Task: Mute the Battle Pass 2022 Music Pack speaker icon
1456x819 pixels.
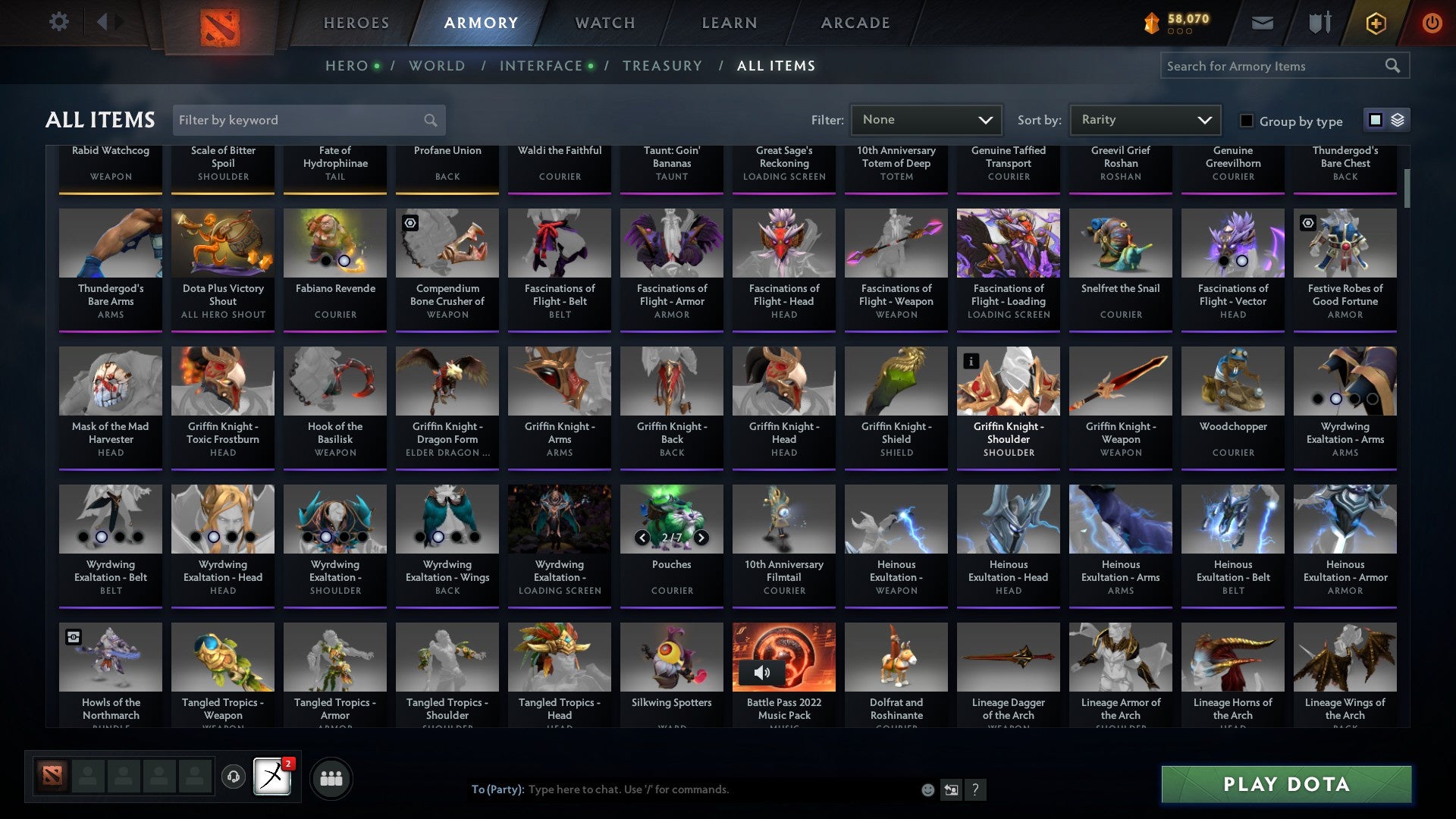Action: 763,672
